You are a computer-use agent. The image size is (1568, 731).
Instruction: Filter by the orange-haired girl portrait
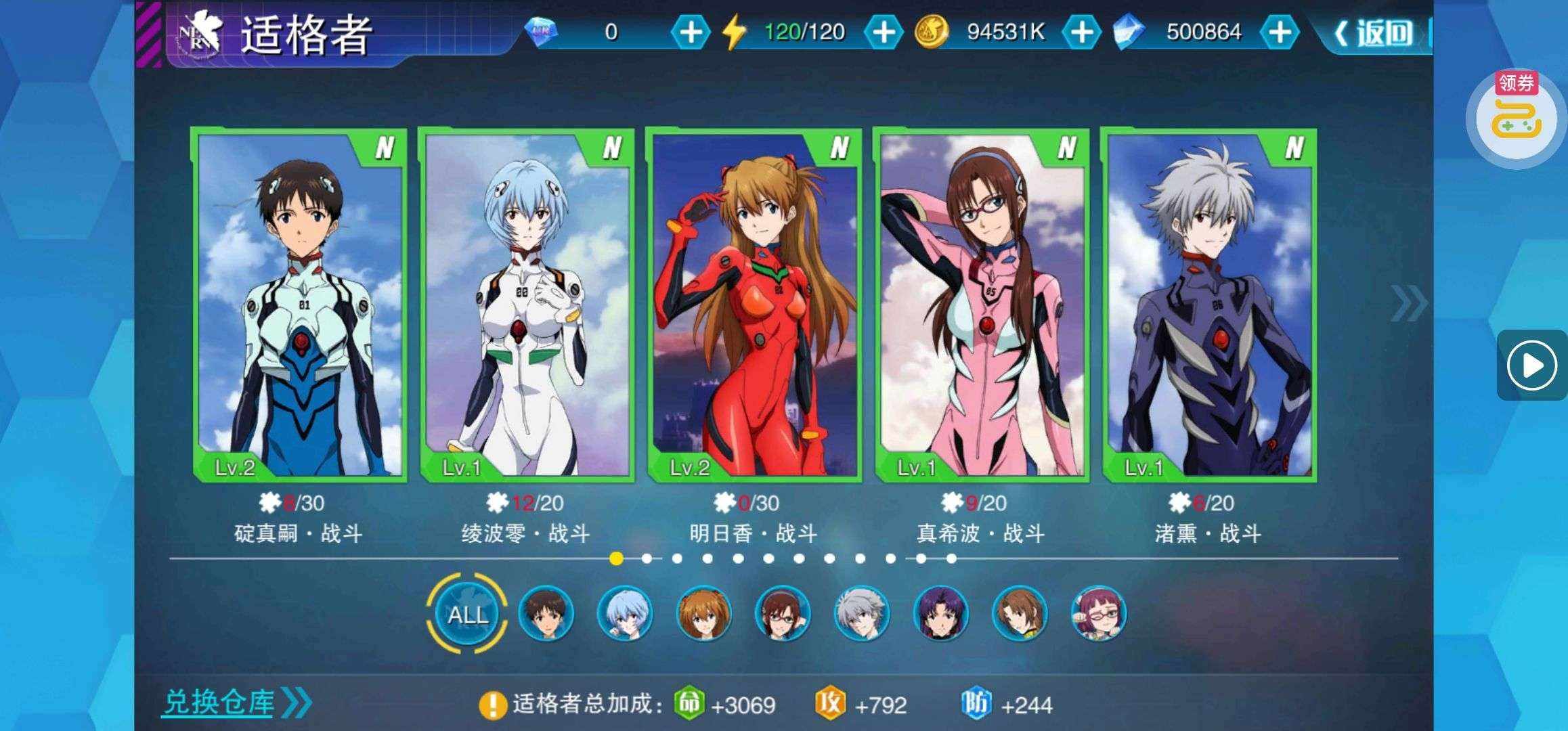click(703, 614)
